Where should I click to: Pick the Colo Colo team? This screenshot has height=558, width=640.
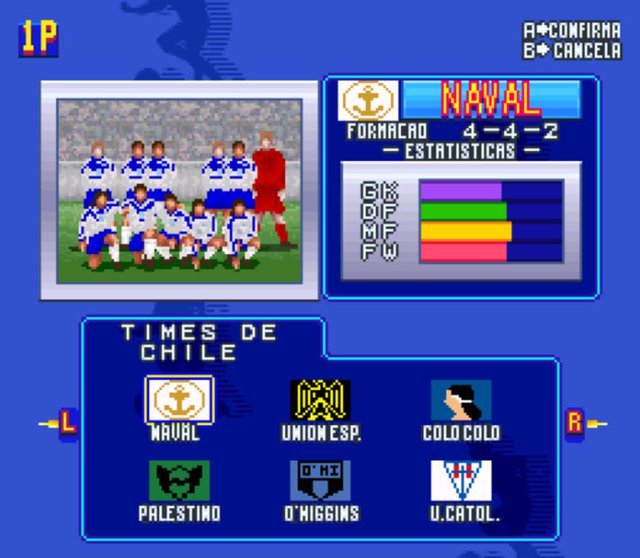[x=461, y=400]
